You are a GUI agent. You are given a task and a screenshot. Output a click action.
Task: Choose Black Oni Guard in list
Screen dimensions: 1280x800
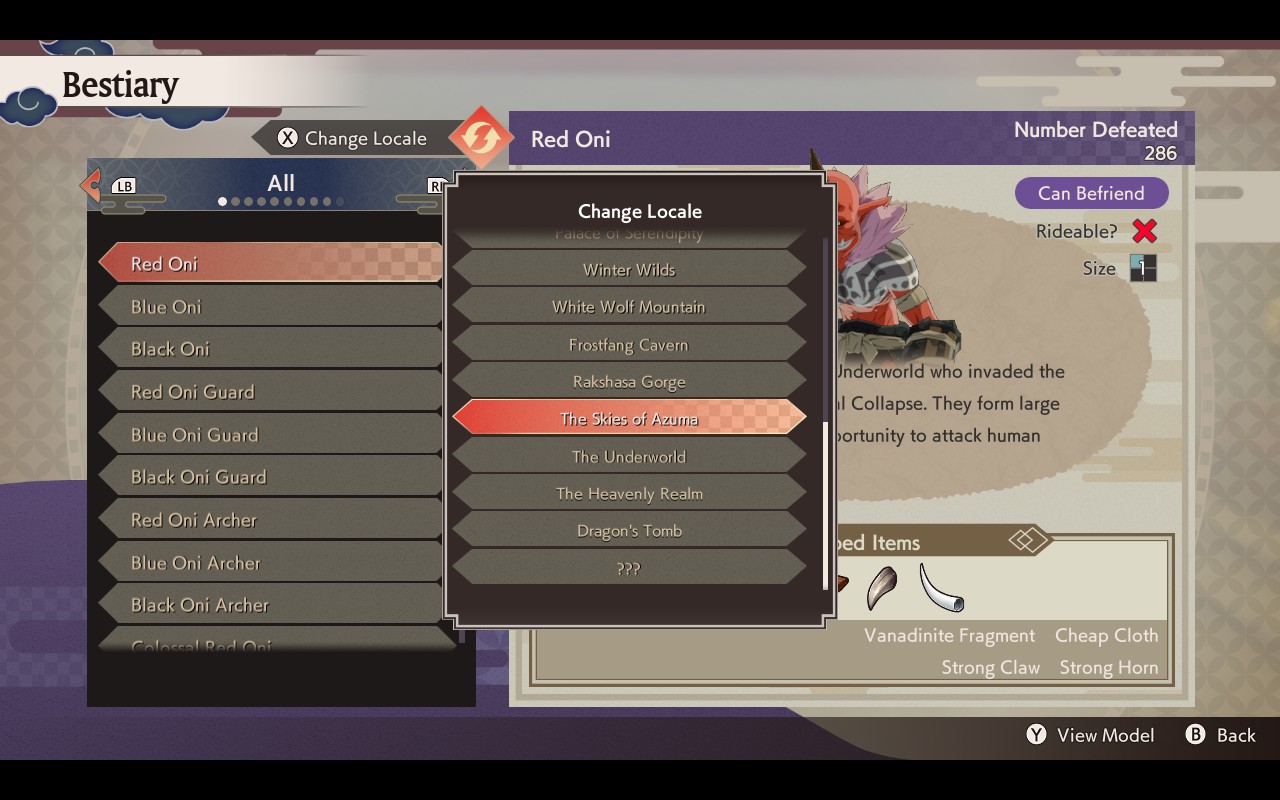(270, 477)
